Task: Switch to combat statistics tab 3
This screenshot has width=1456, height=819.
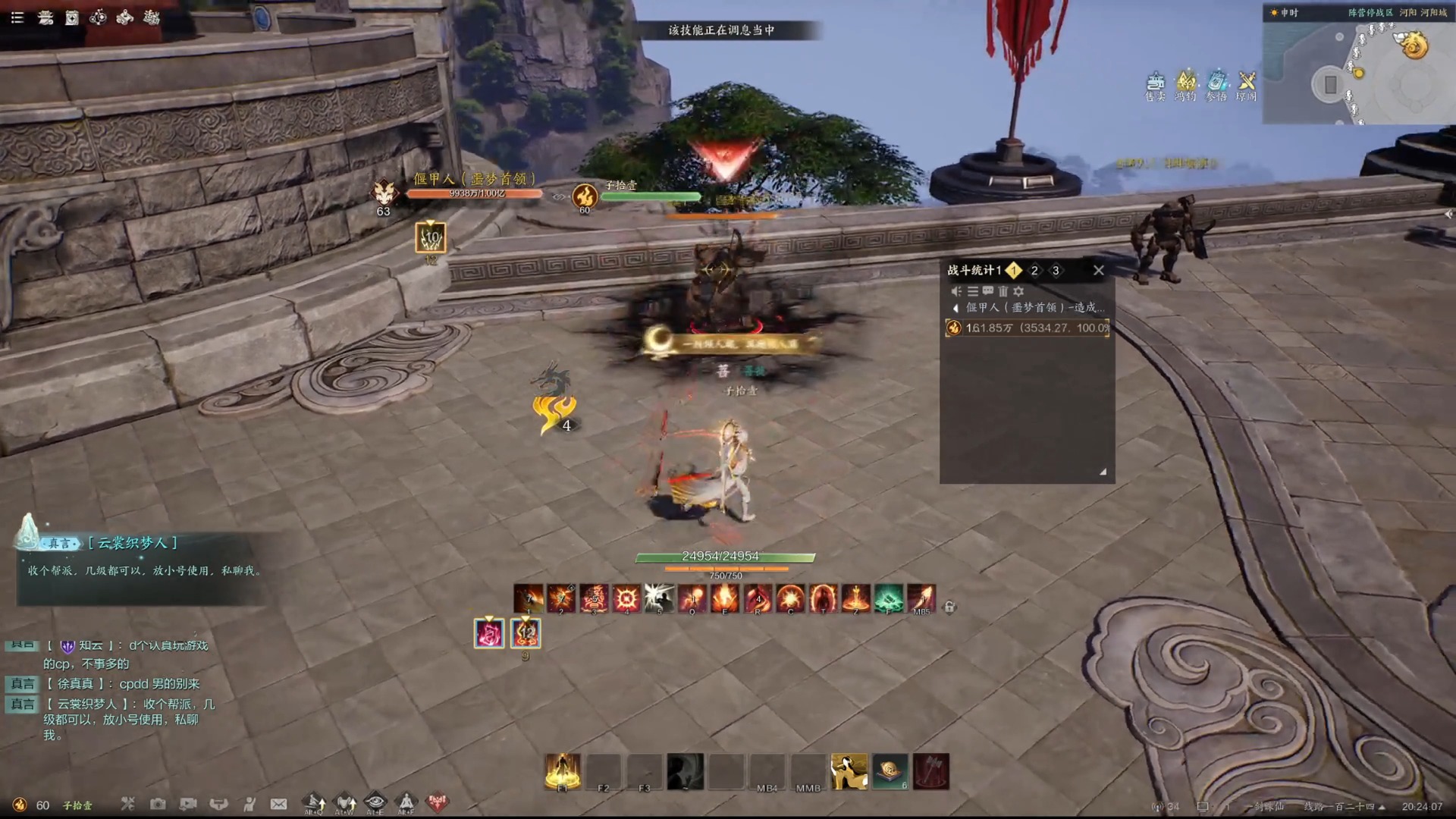Action: [1056, 271]
